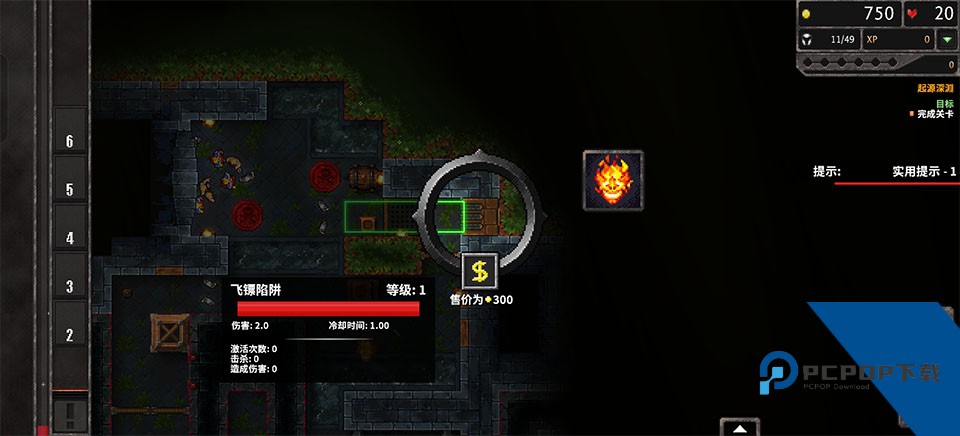Select wave slot number 5

(70, 190)
